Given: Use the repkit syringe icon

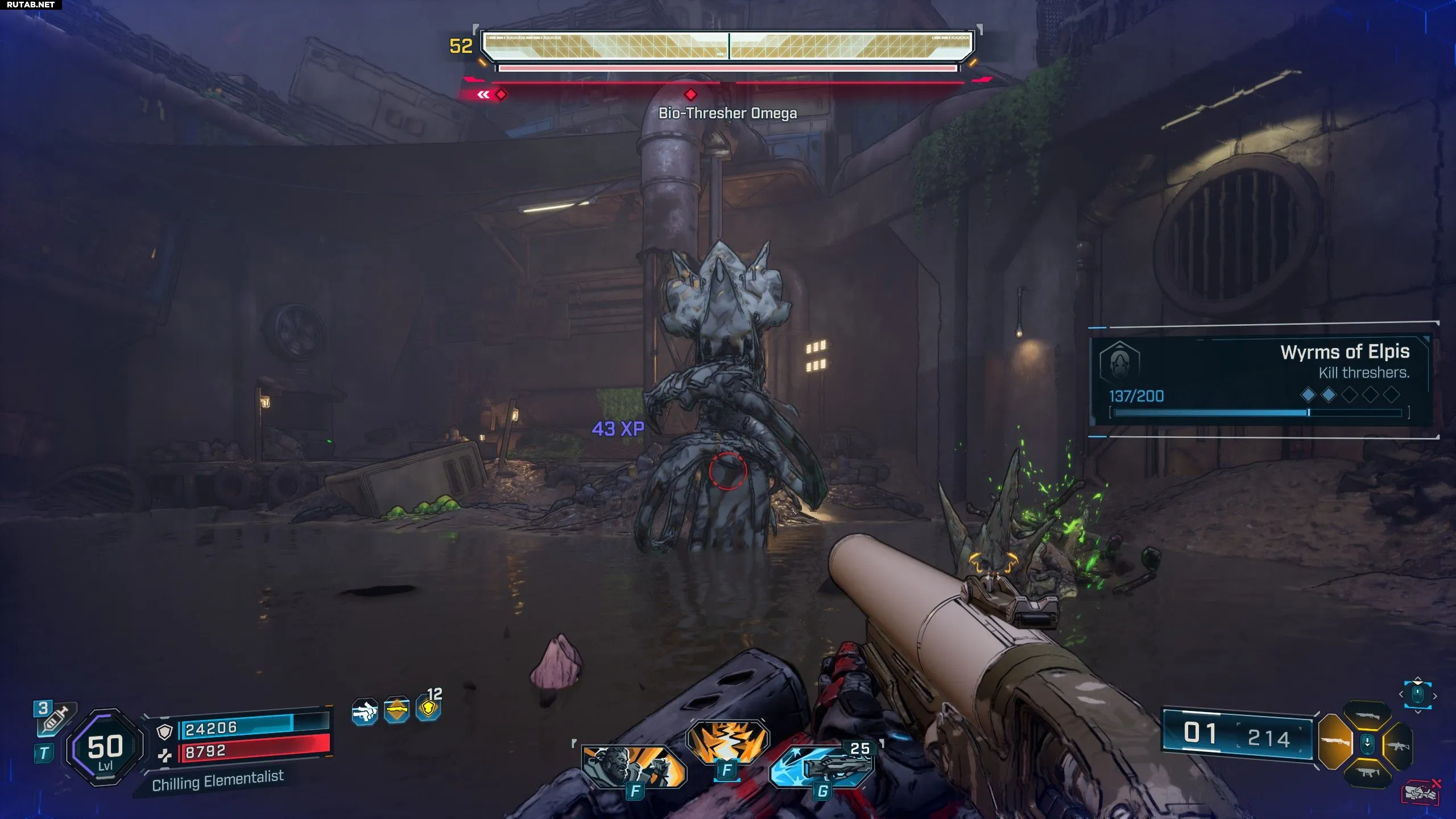Looking at the screenshot, I should tap(55, 719).
